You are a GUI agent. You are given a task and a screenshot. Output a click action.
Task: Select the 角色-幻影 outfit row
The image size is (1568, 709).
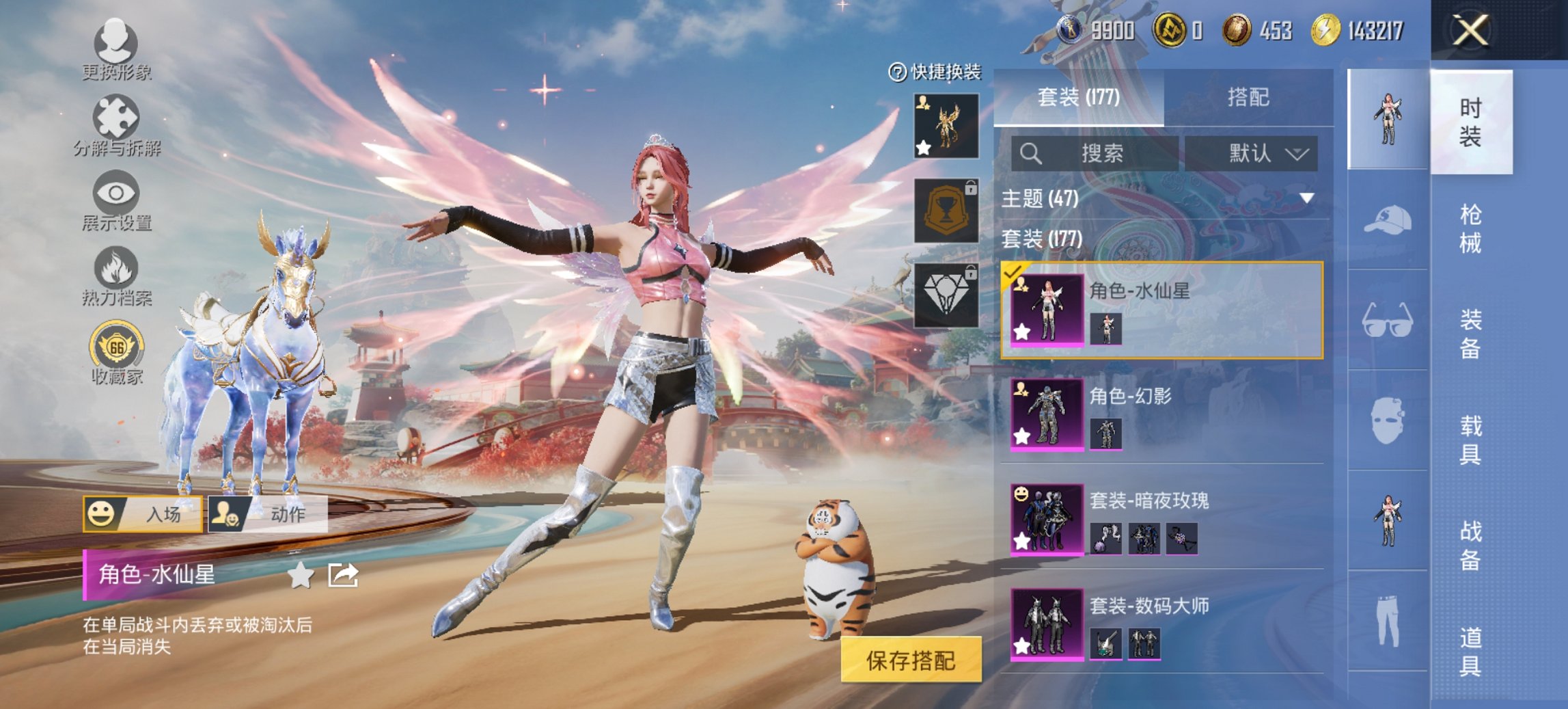tap(1161, 414)
